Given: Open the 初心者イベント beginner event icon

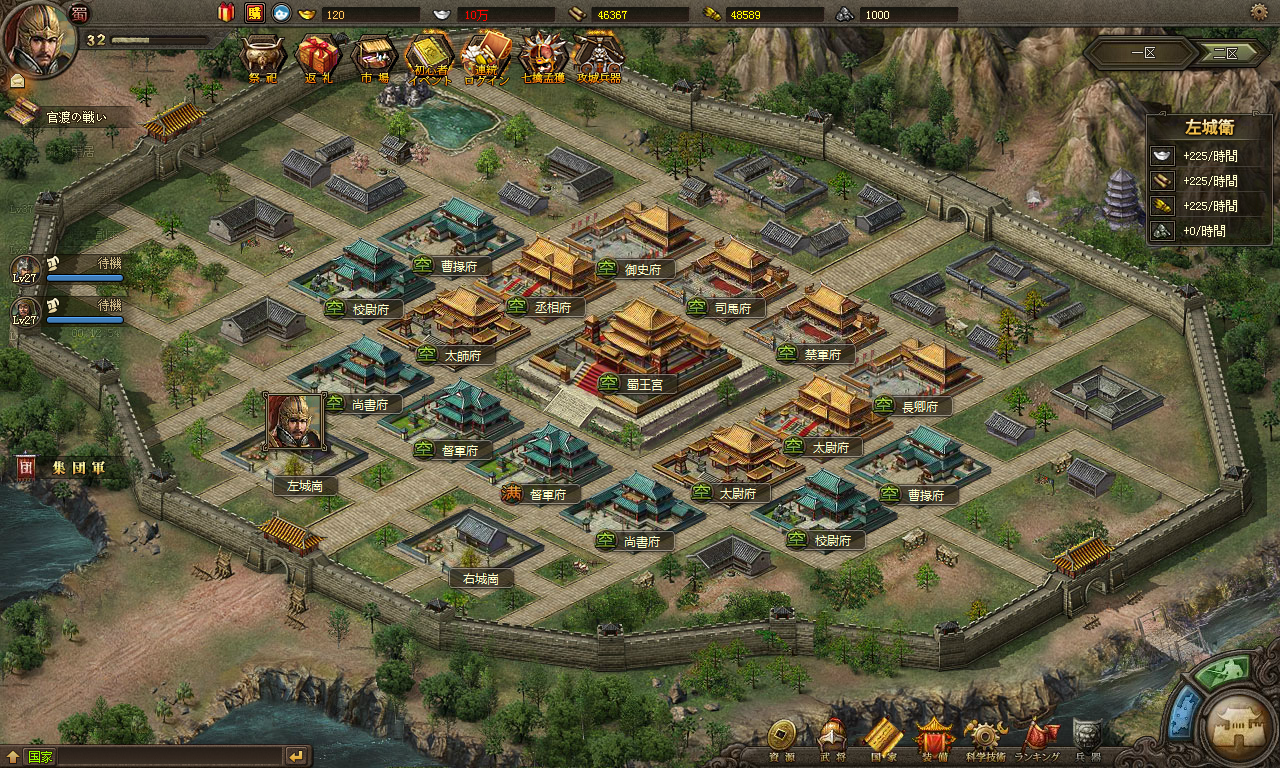Looking at the screenshot, I should tap(428, 55).
